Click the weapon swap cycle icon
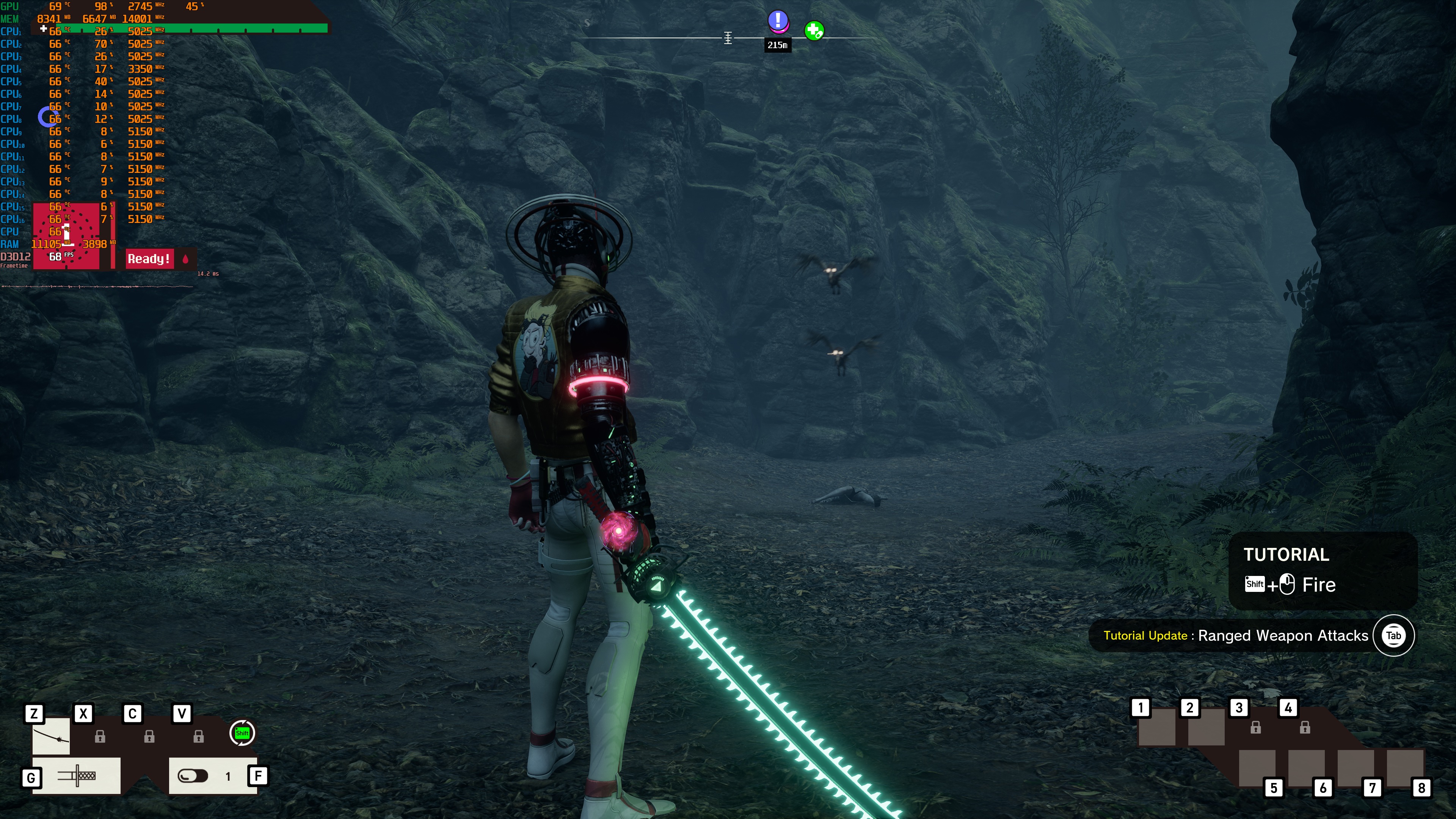1456x819 pixels. click(x=243, y=733)
